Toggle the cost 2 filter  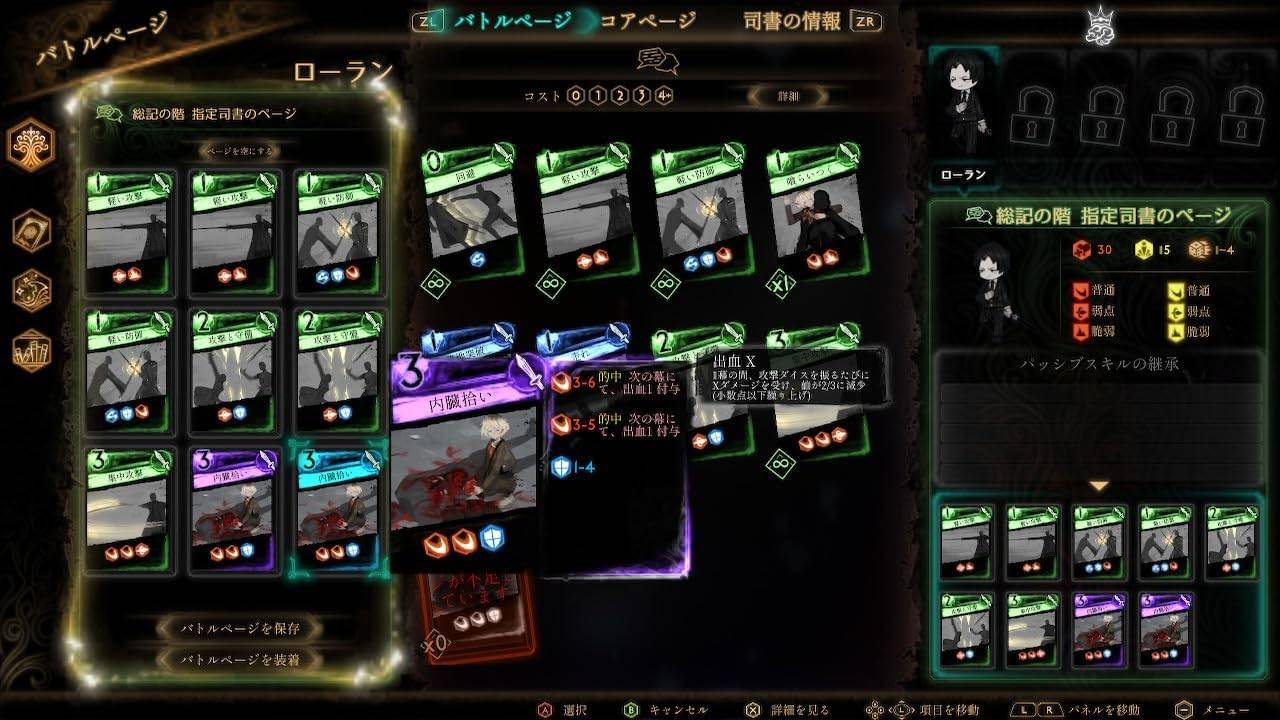[620, 95]
